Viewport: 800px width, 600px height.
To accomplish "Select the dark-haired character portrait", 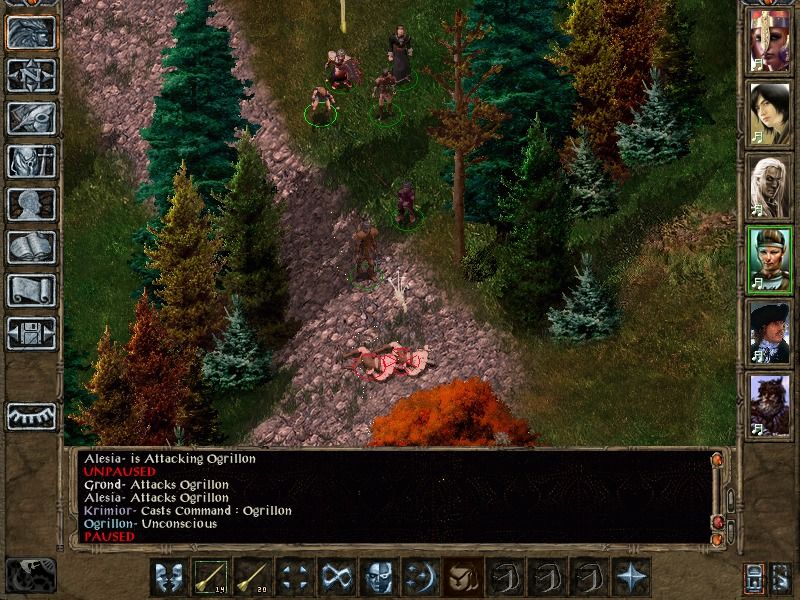I will (x=770, y=112).
